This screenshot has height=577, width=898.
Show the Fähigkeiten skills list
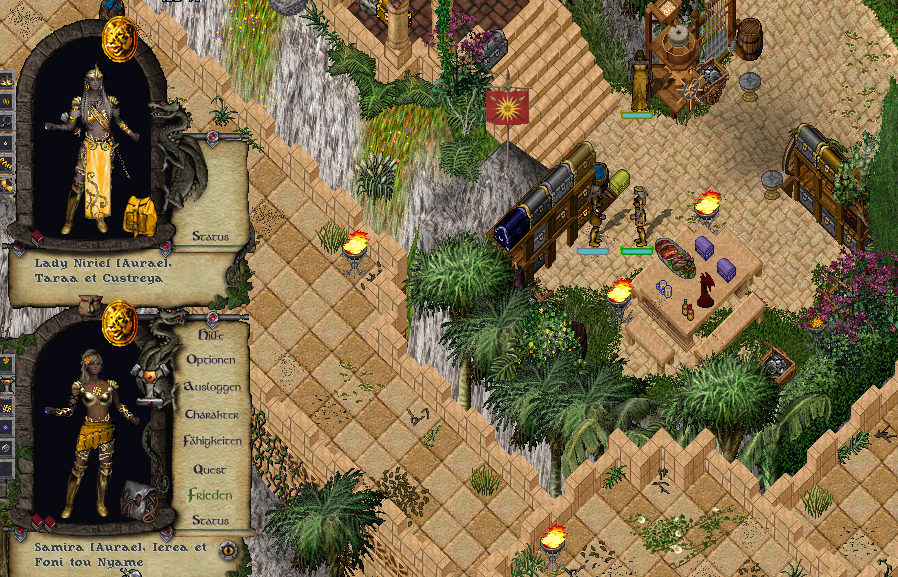(212, 441)
